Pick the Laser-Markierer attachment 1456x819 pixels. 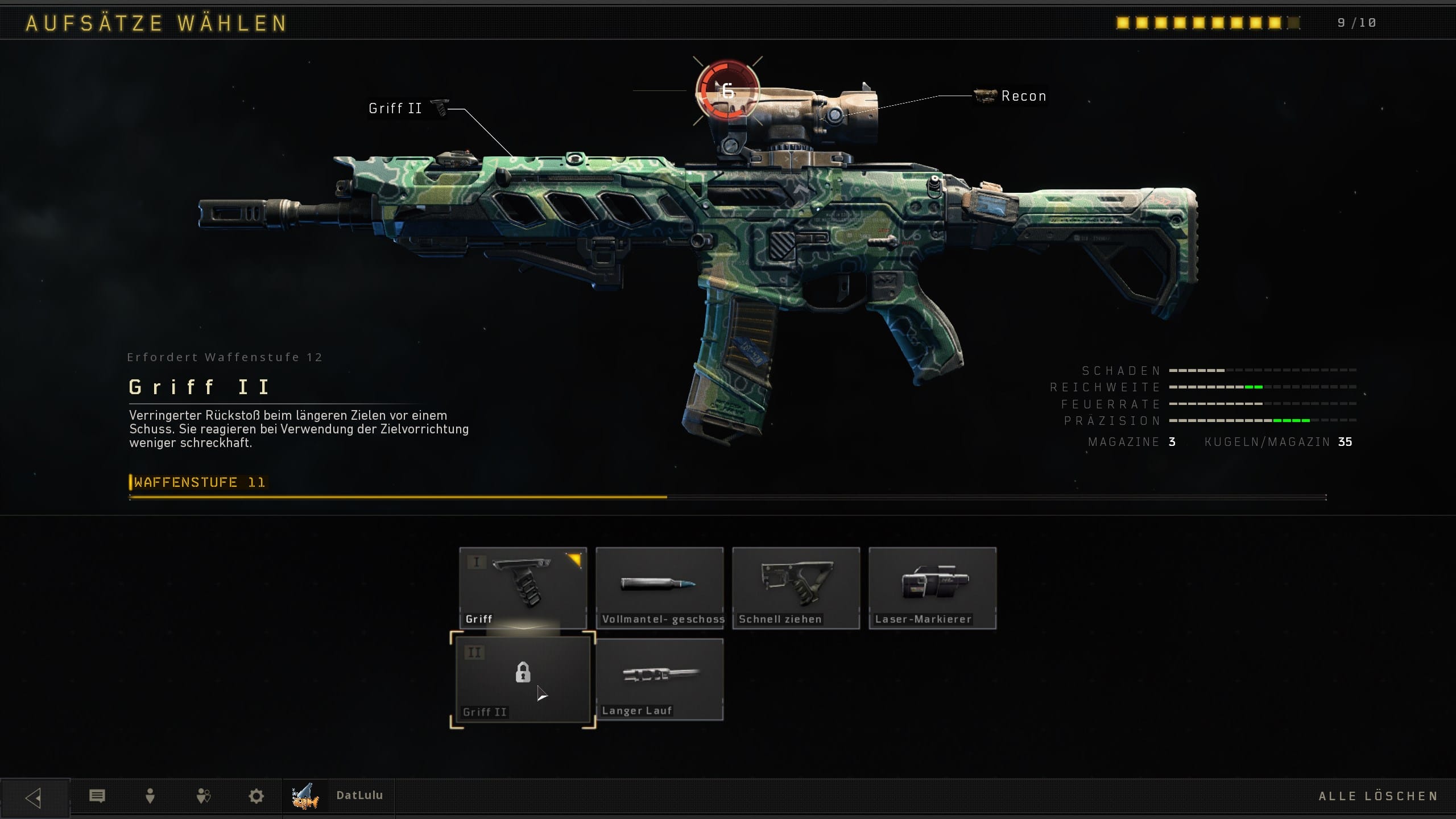click(932, 588)
